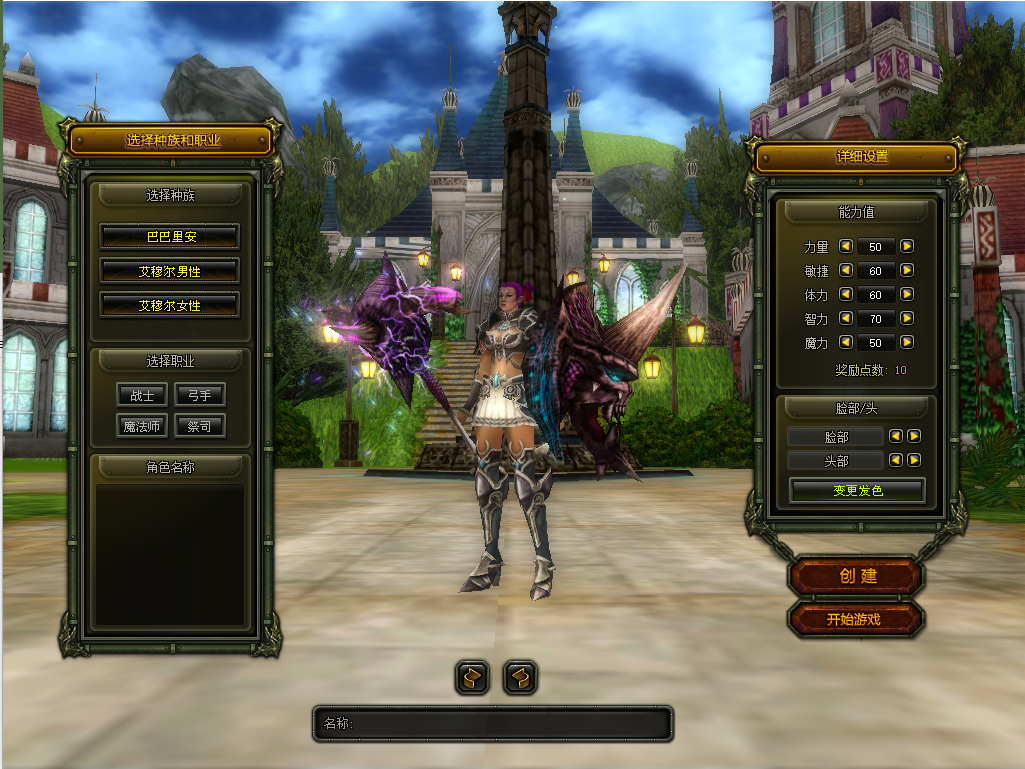1025x769 pixels.
Task: Raise the 体力 stat by one
Action: pyautogui.click(x=906, y=294)
